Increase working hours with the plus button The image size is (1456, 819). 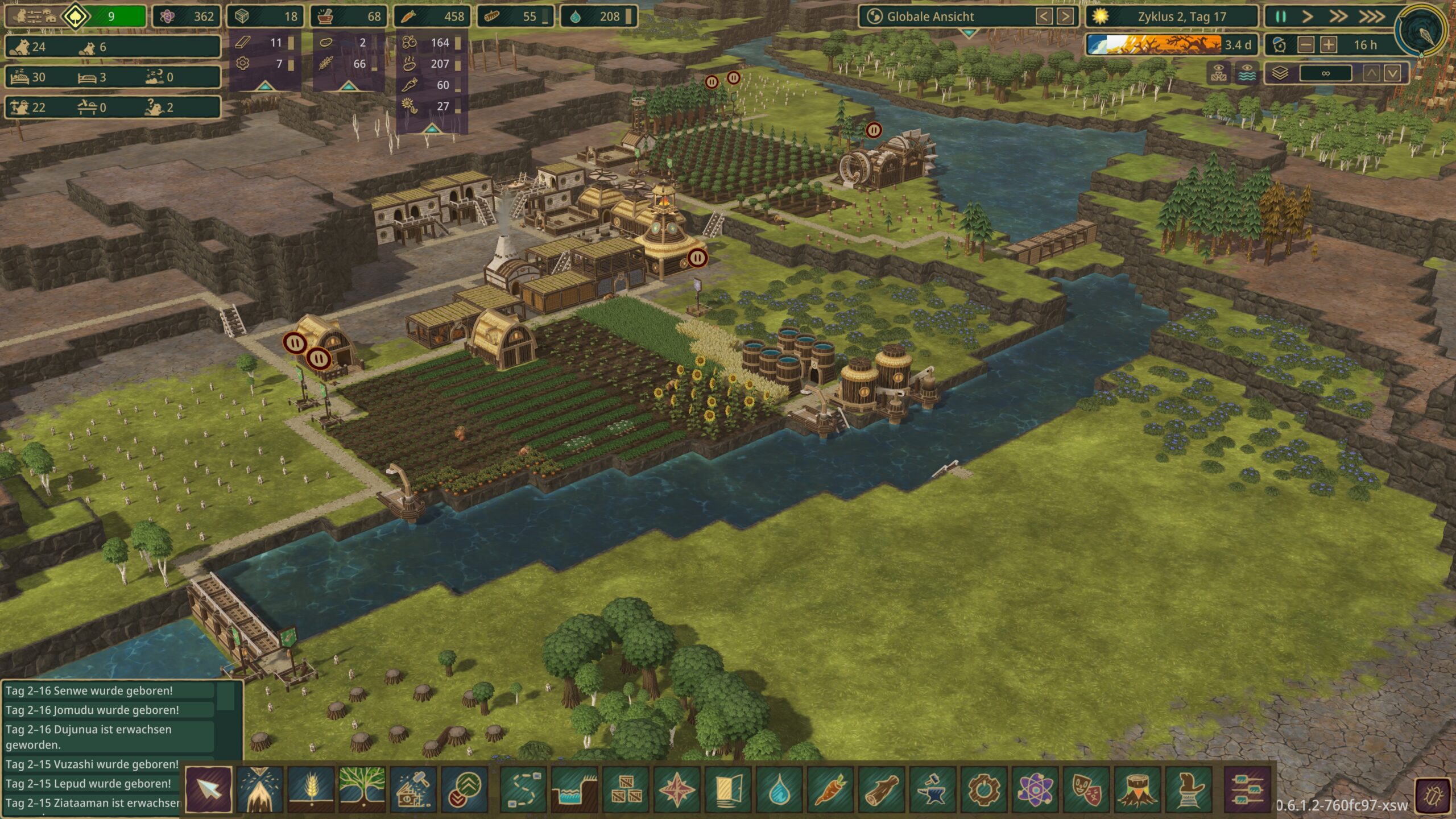click(x=1329, y=45)
